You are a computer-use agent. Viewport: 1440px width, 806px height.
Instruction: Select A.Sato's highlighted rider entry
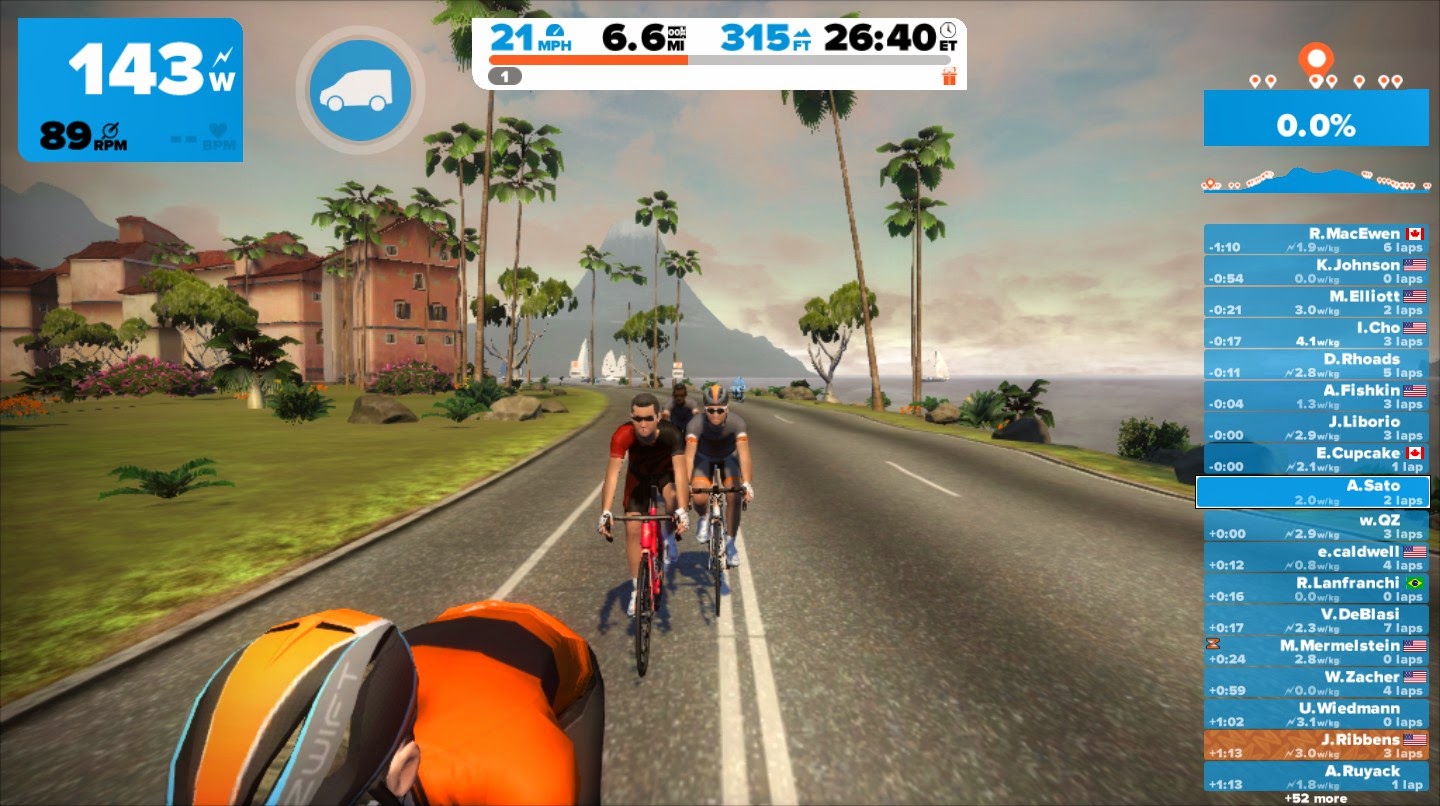pos(1314,491)
